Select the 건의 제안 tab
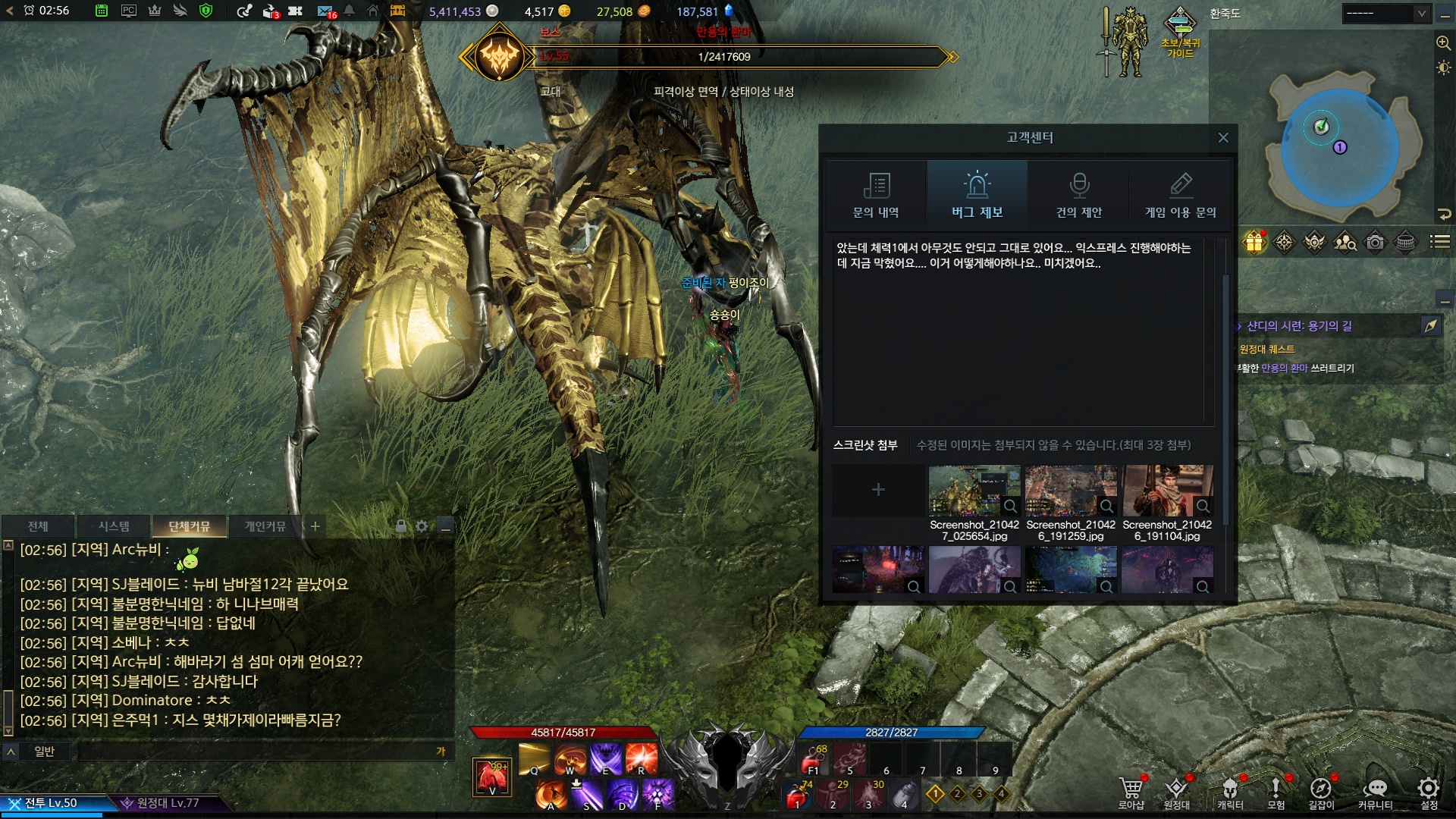This screenshot has height=819, width=1456. (1078, 195)
